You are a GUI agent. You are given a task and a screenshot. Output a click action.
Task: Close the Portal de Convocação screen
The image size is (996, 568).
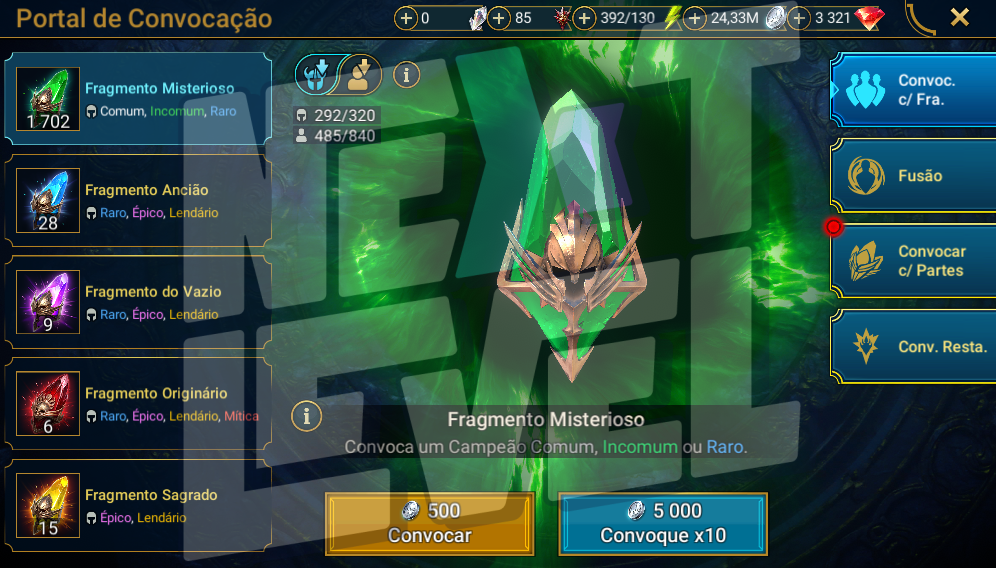pos(959,17)
